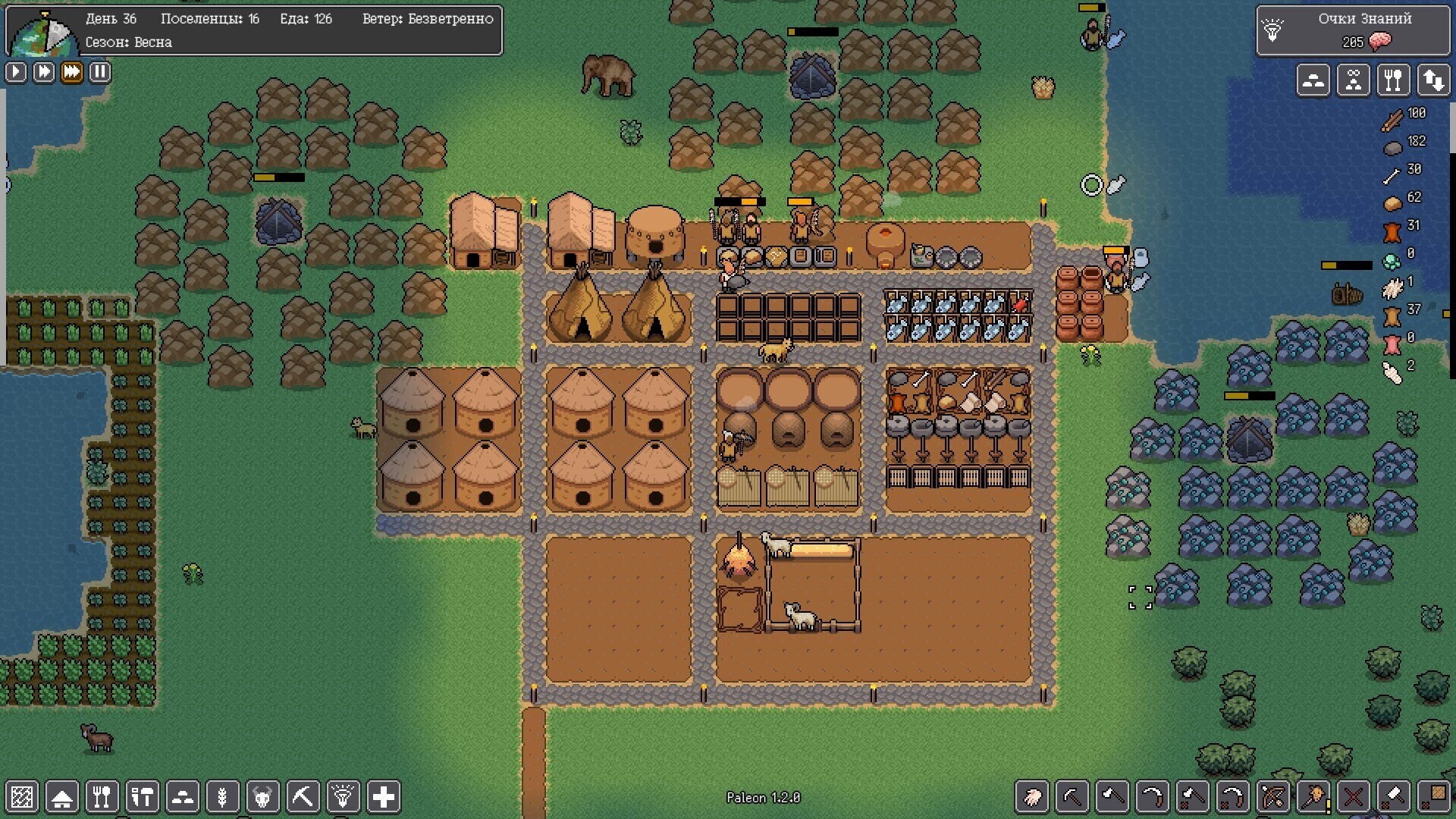
Task: Select the pickaxe mining build category
Action: 303,797
